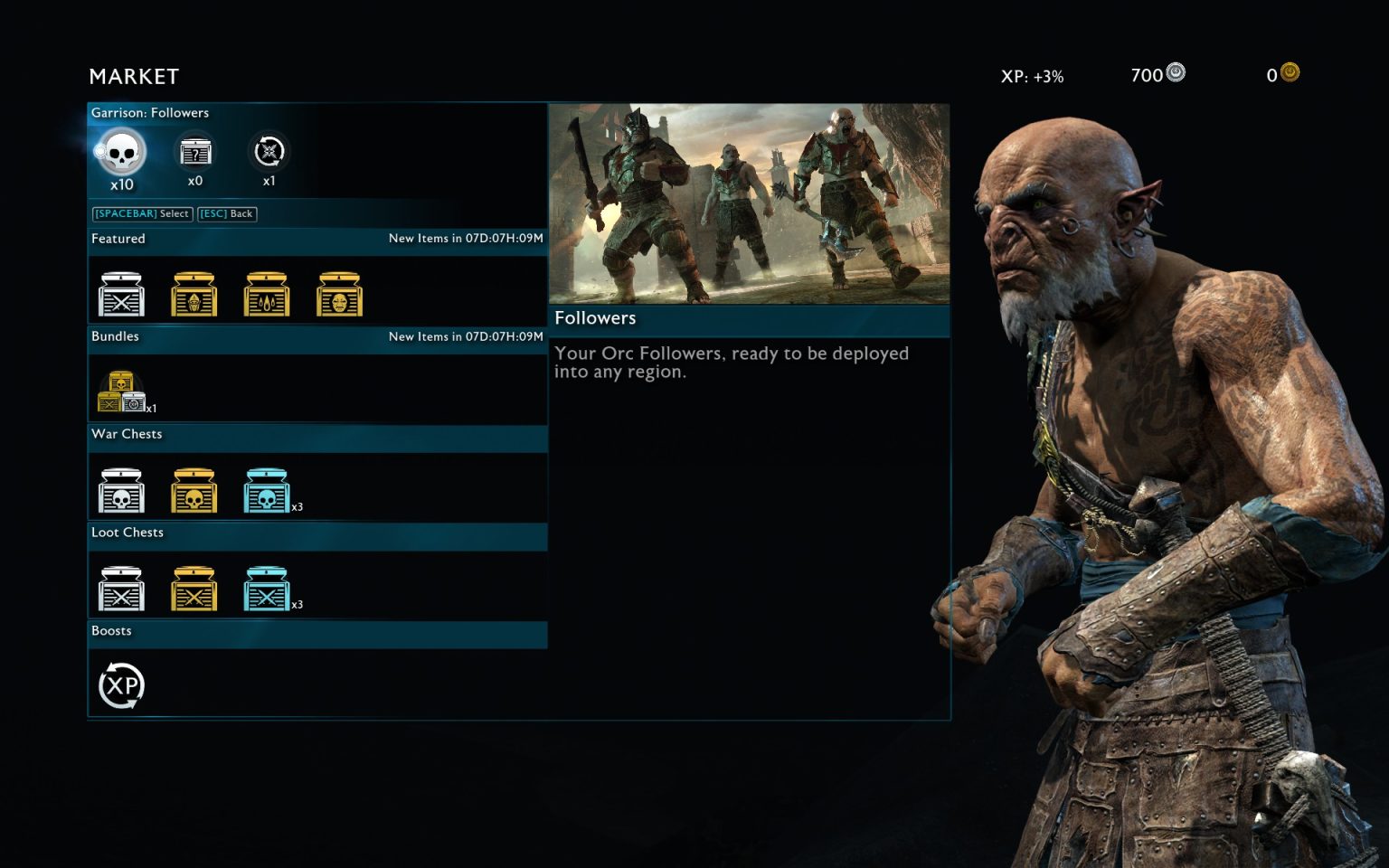The width and height of the screenshot is (1389, 868).
Task: Select the golden skull War Chest
Action: click(194, 487)
